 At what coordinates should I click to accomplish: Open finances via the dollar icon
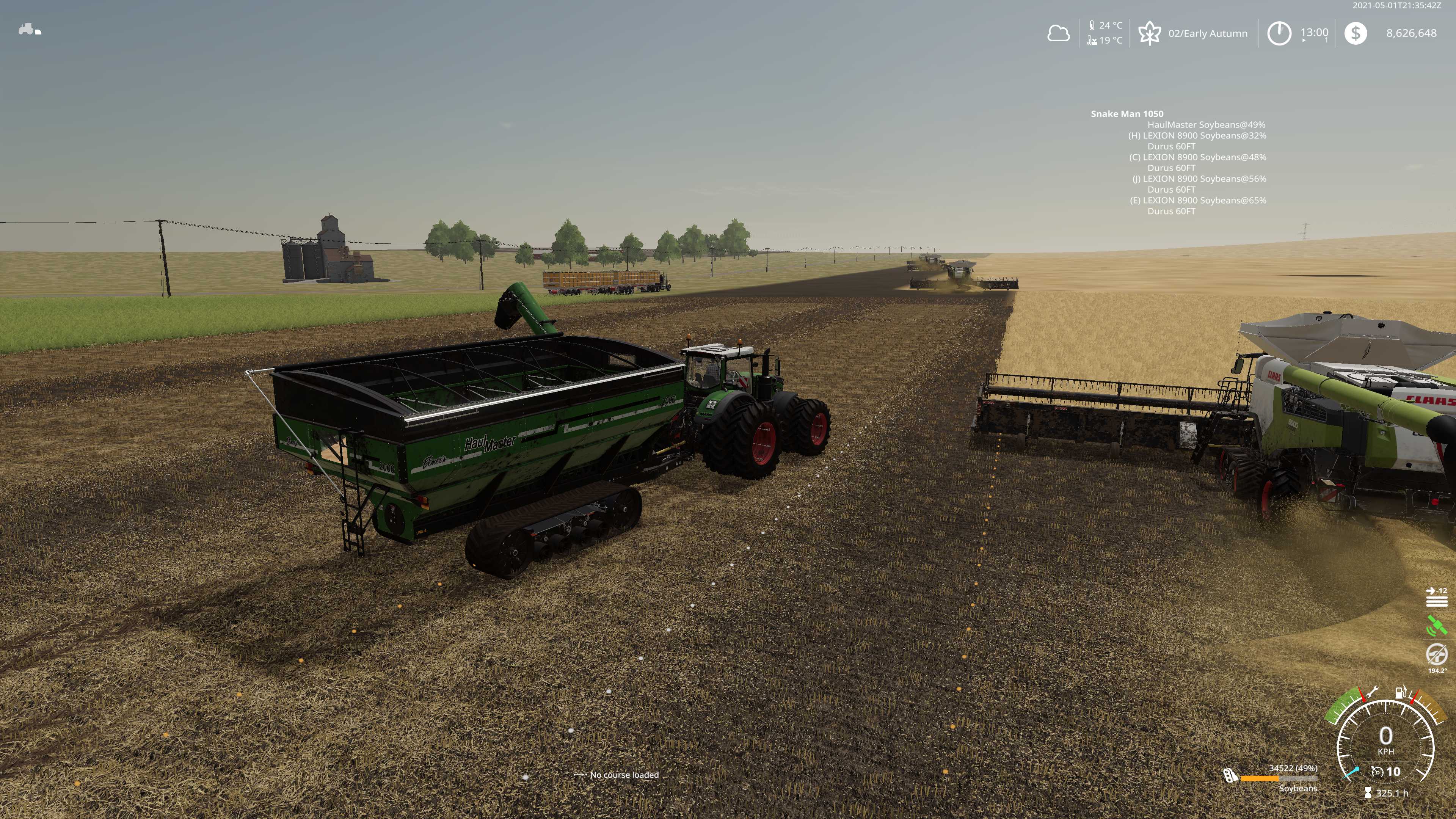[x=1356, y=33]
